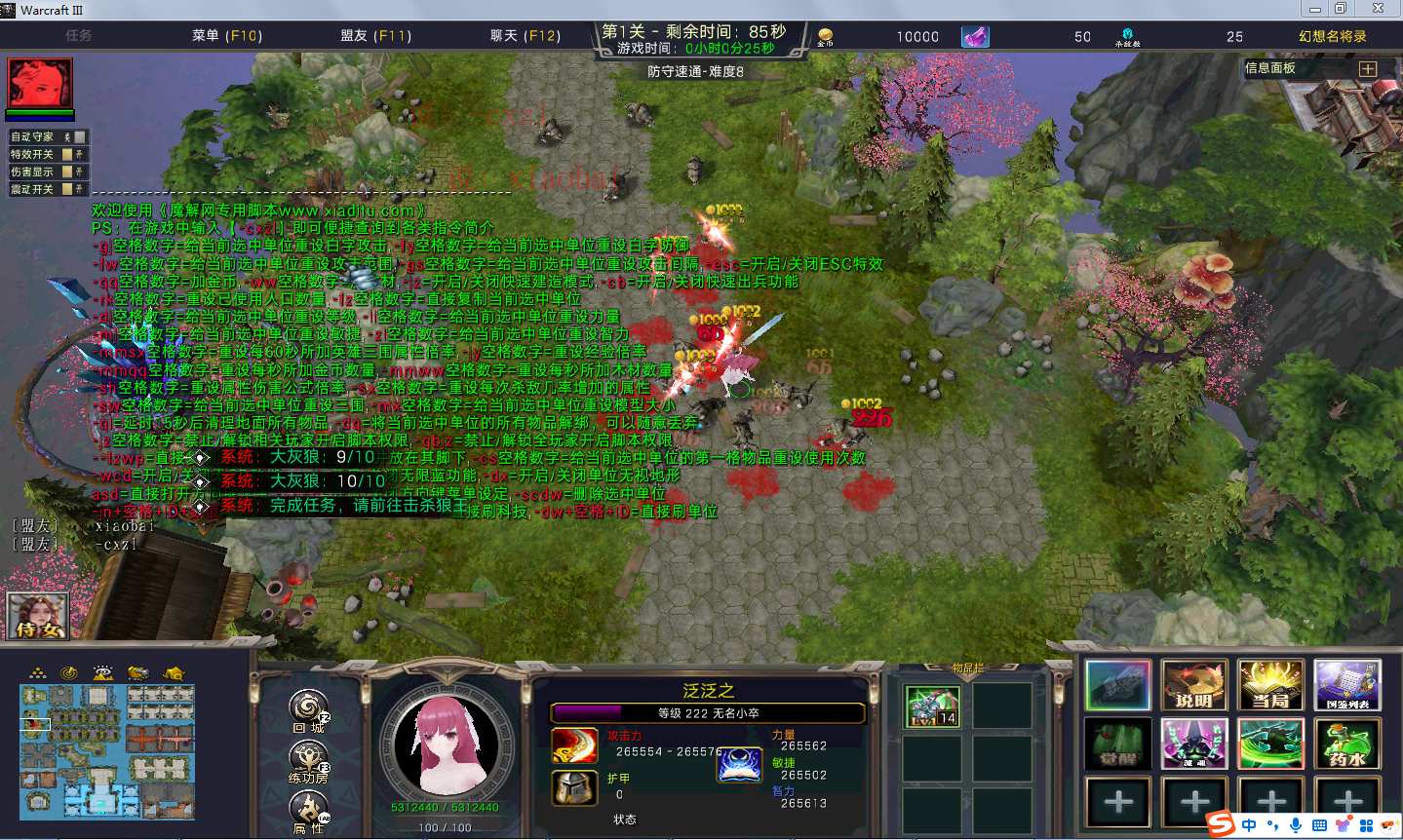Use the 药水 potion ability
The image size is (1403, 840).
[x=1347, y=745]
